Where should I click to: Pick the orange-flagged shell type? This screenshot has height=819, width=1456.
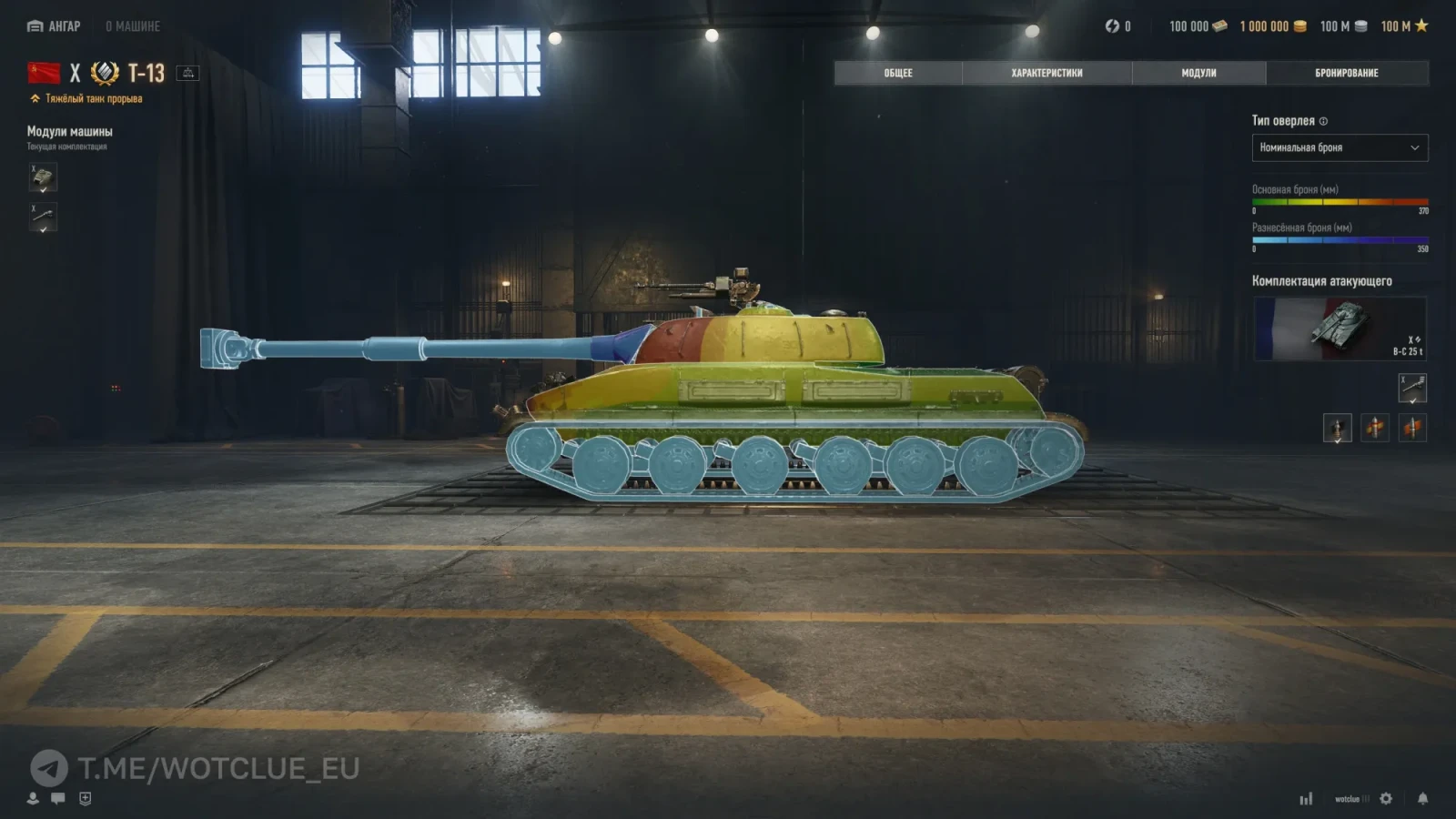(1412, 427)
